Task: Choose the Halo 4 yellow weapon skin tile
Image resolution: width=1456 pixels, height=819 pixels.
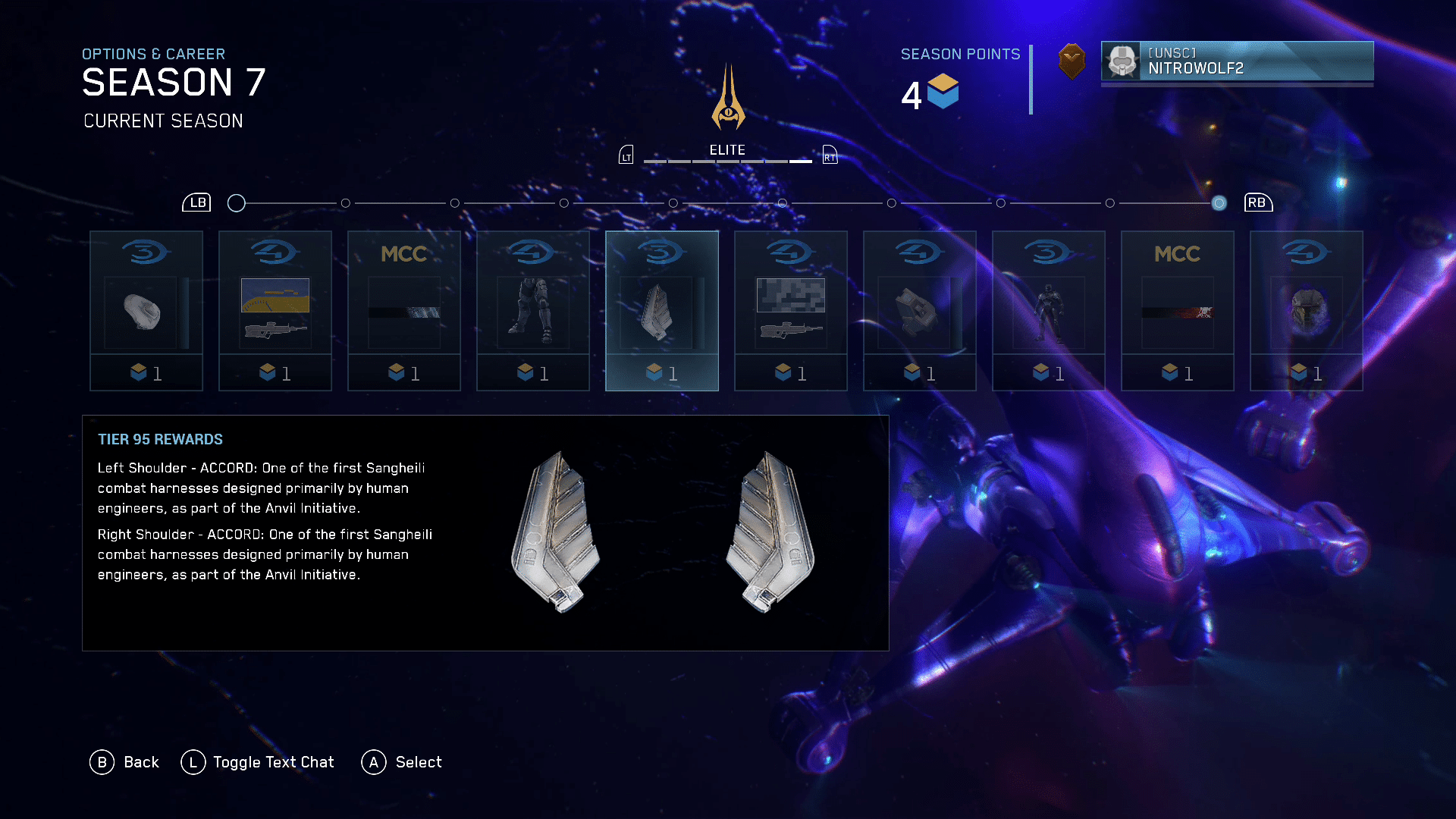Action: pyautogui.click(x=275, y=311)
